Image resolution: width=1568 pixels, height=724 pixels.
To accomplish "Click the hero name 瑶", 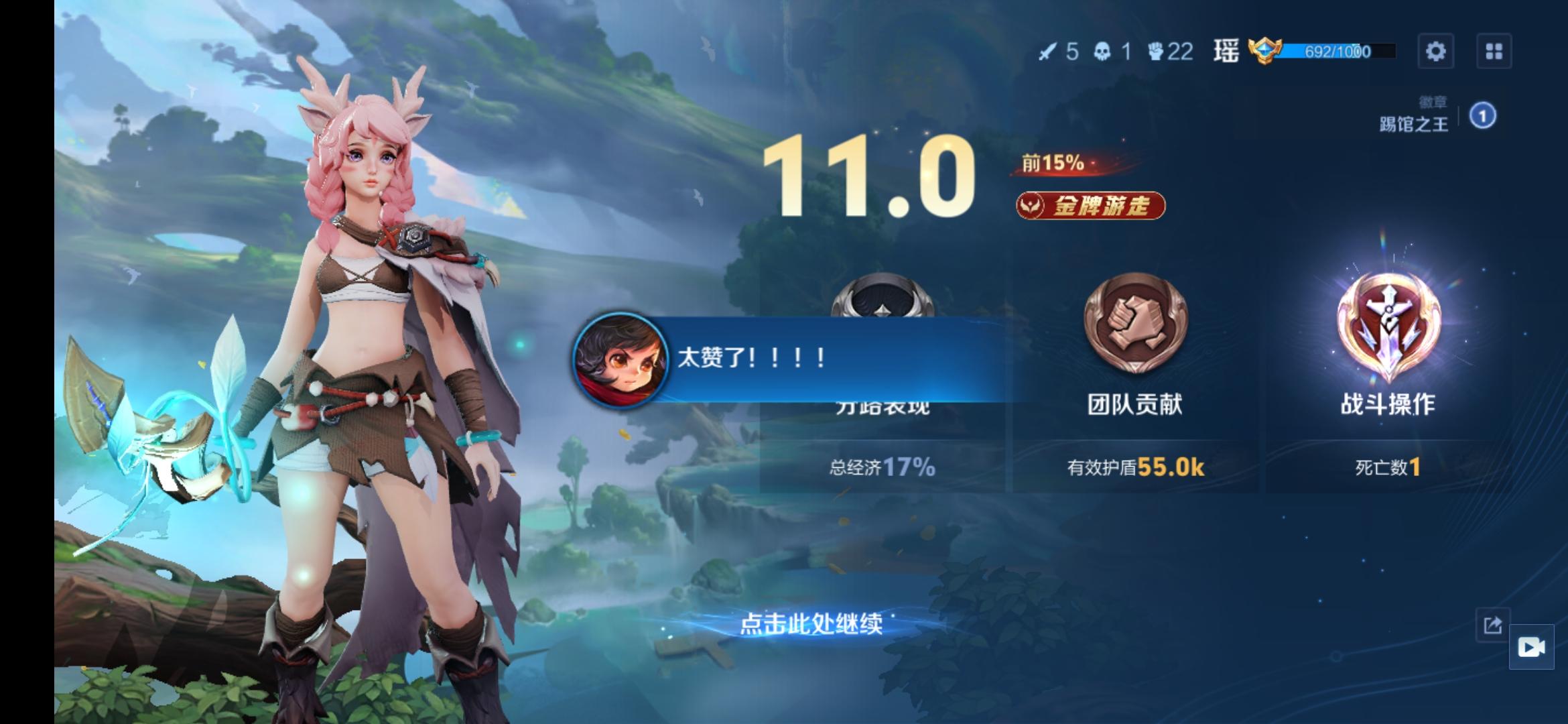I will 1230,50.
